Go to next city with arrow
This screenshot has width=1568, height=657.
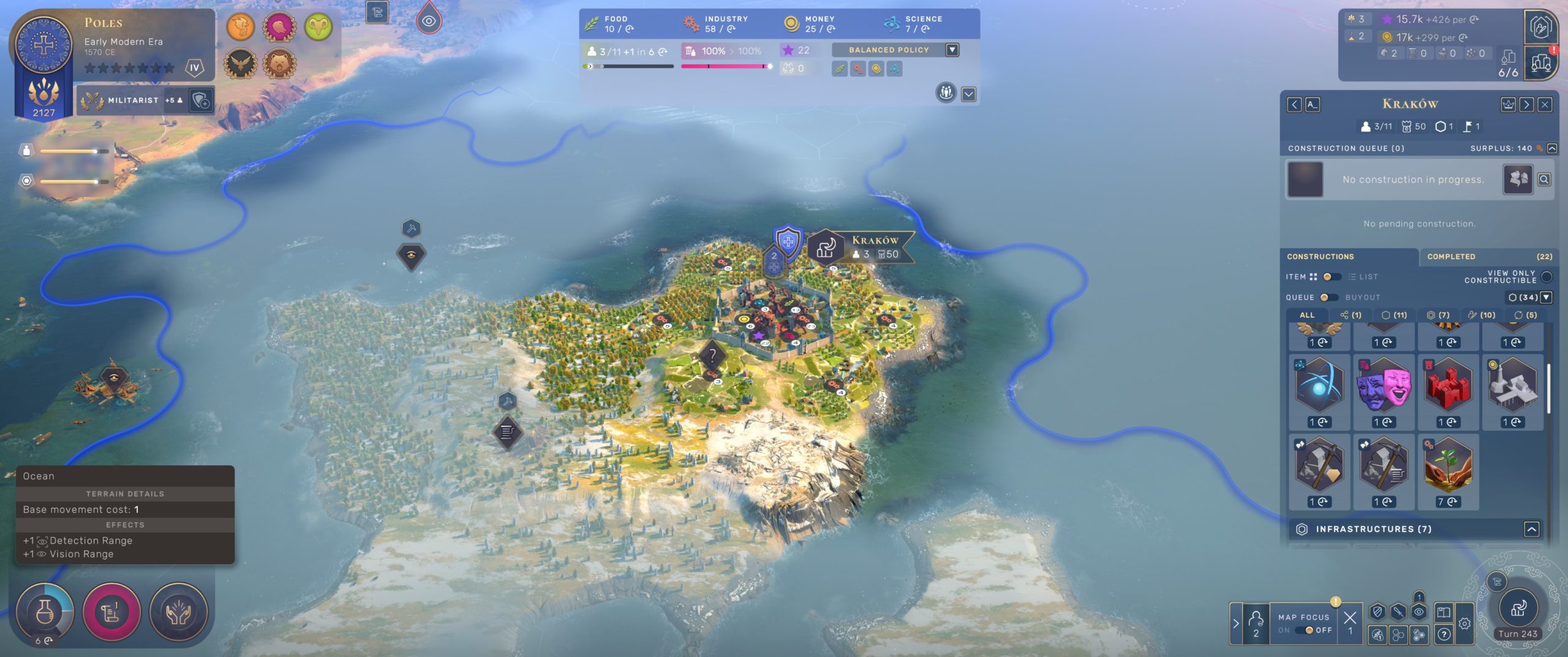click(x=1526, y=105)
